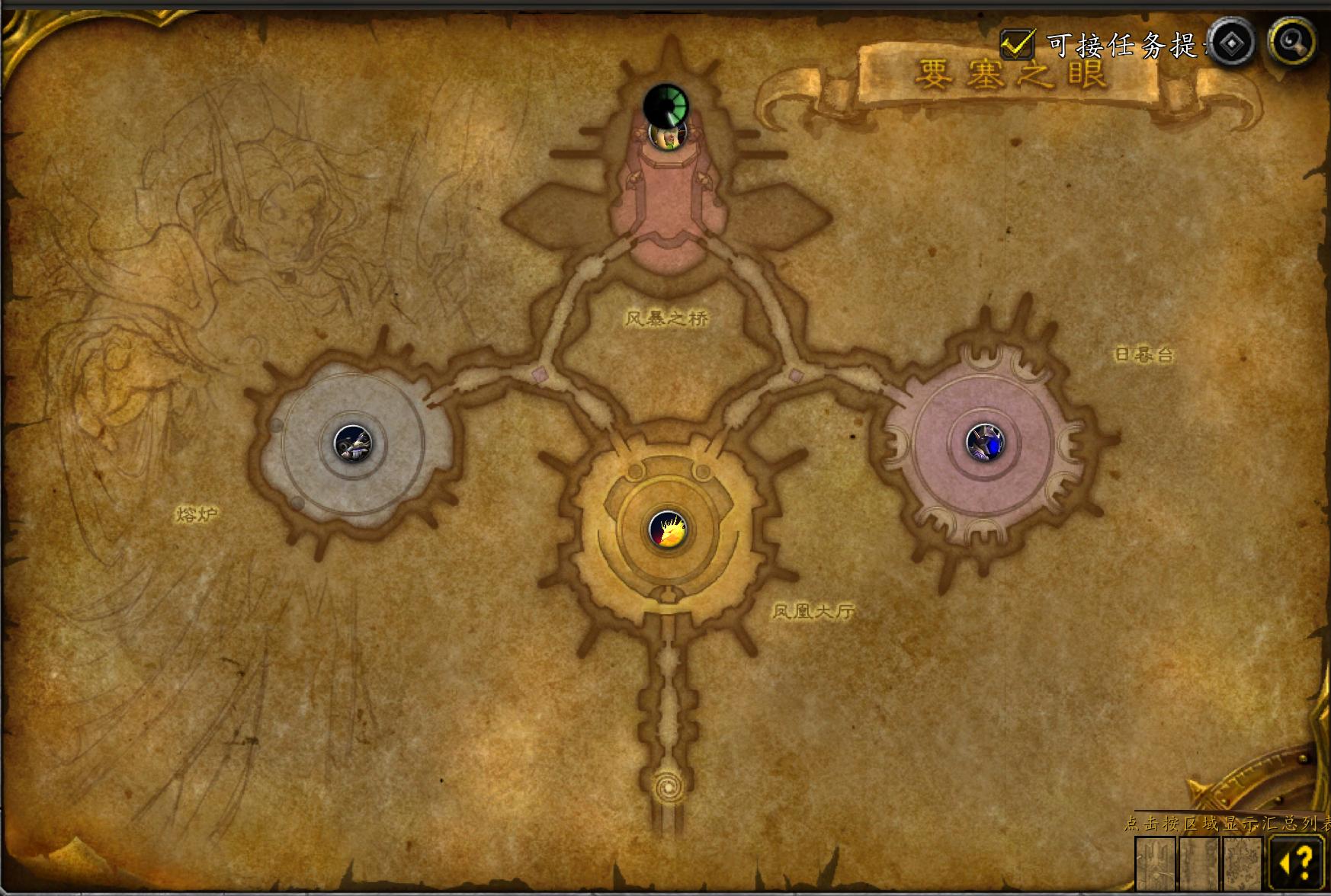The image size is (1331, 896).
Task: Open the middle map thumbnail
Action: point(1199,863)
